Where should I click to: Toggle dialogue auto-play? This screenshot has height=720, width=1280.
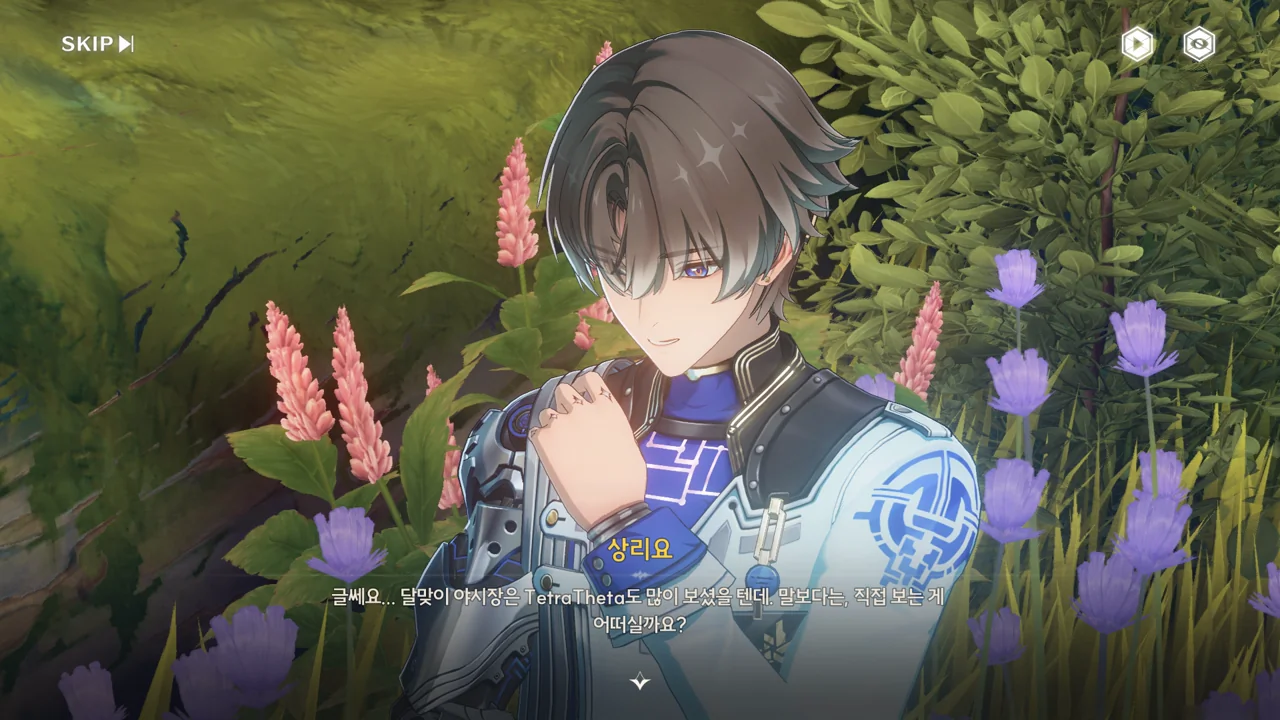tap(1137, 44)
